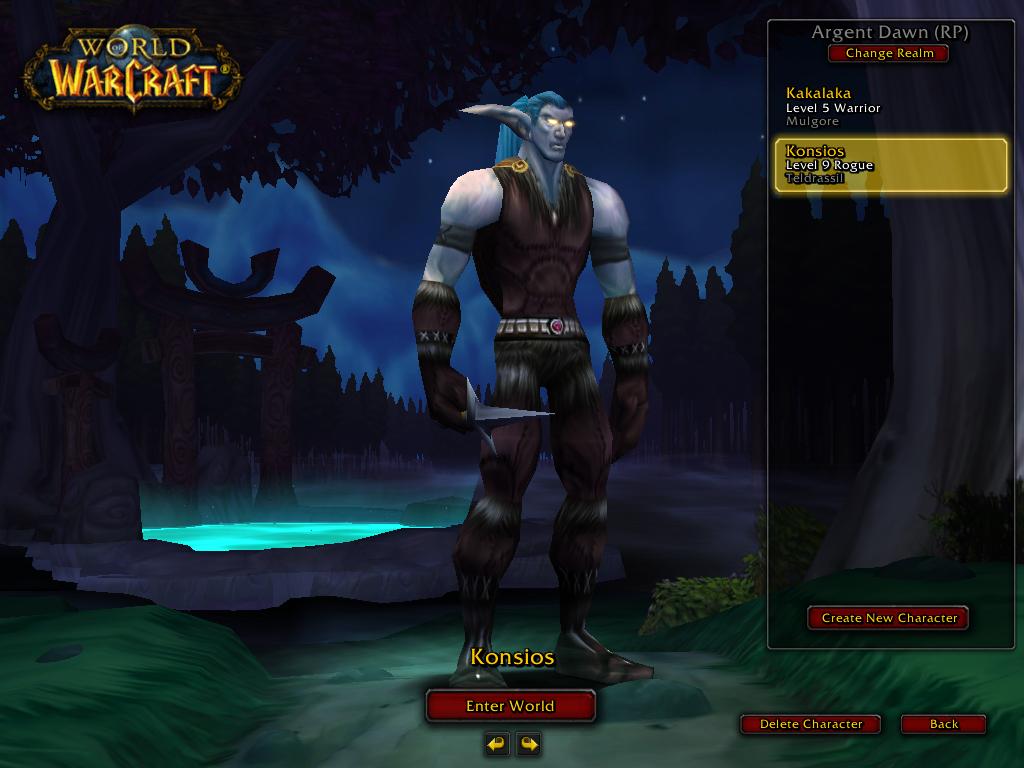
Task: Rotate character with the left arrow
Action: (x=497, y=743)
